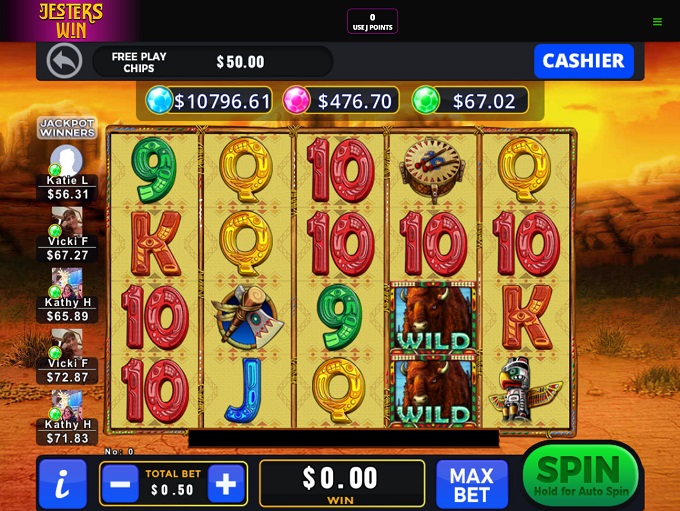Decrease total bet with the minus button
The image size is (680, 511).
click(119, 484)
